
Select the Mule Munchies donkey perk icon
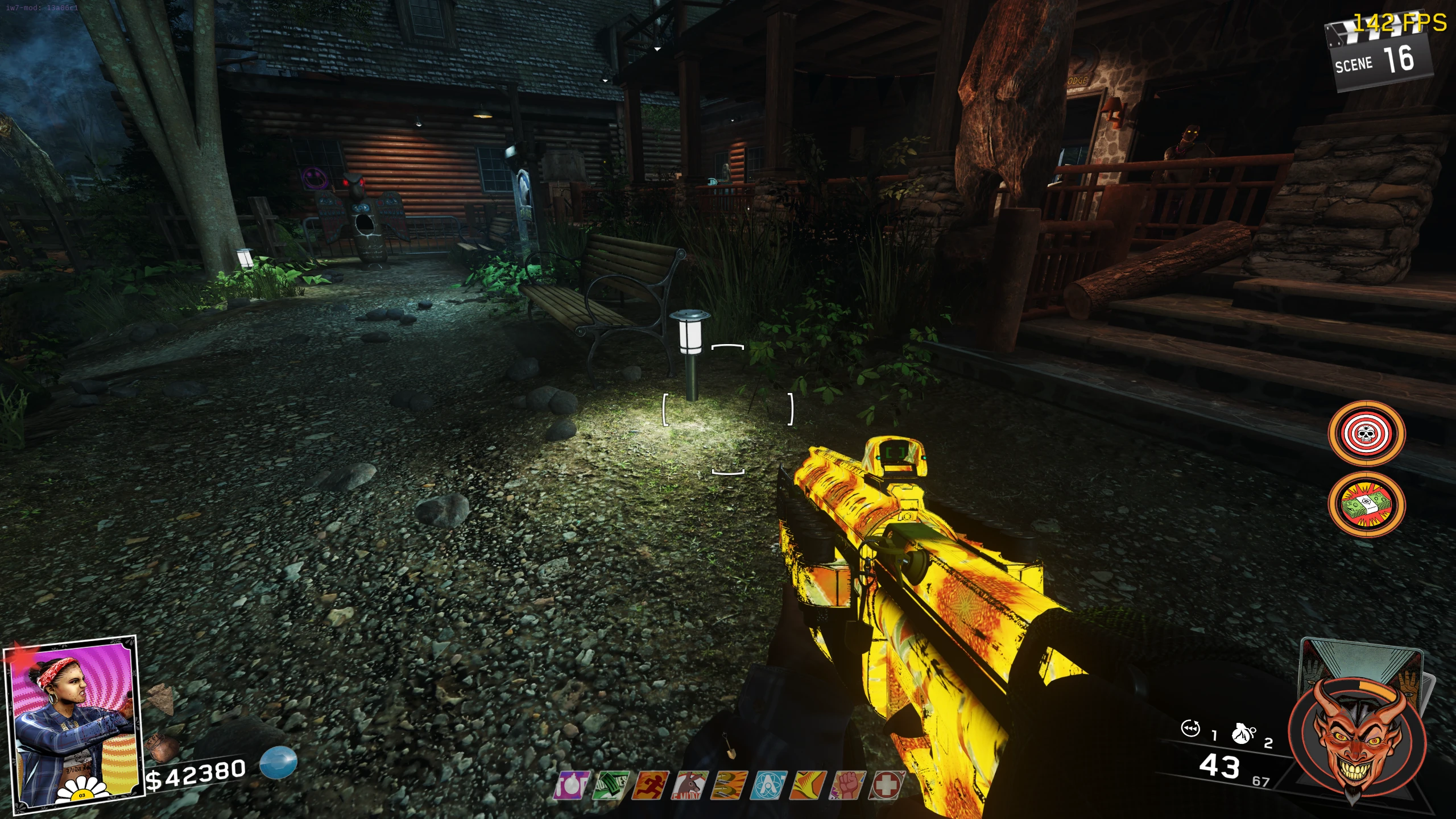pyautogui.click(x=689, y=785)
